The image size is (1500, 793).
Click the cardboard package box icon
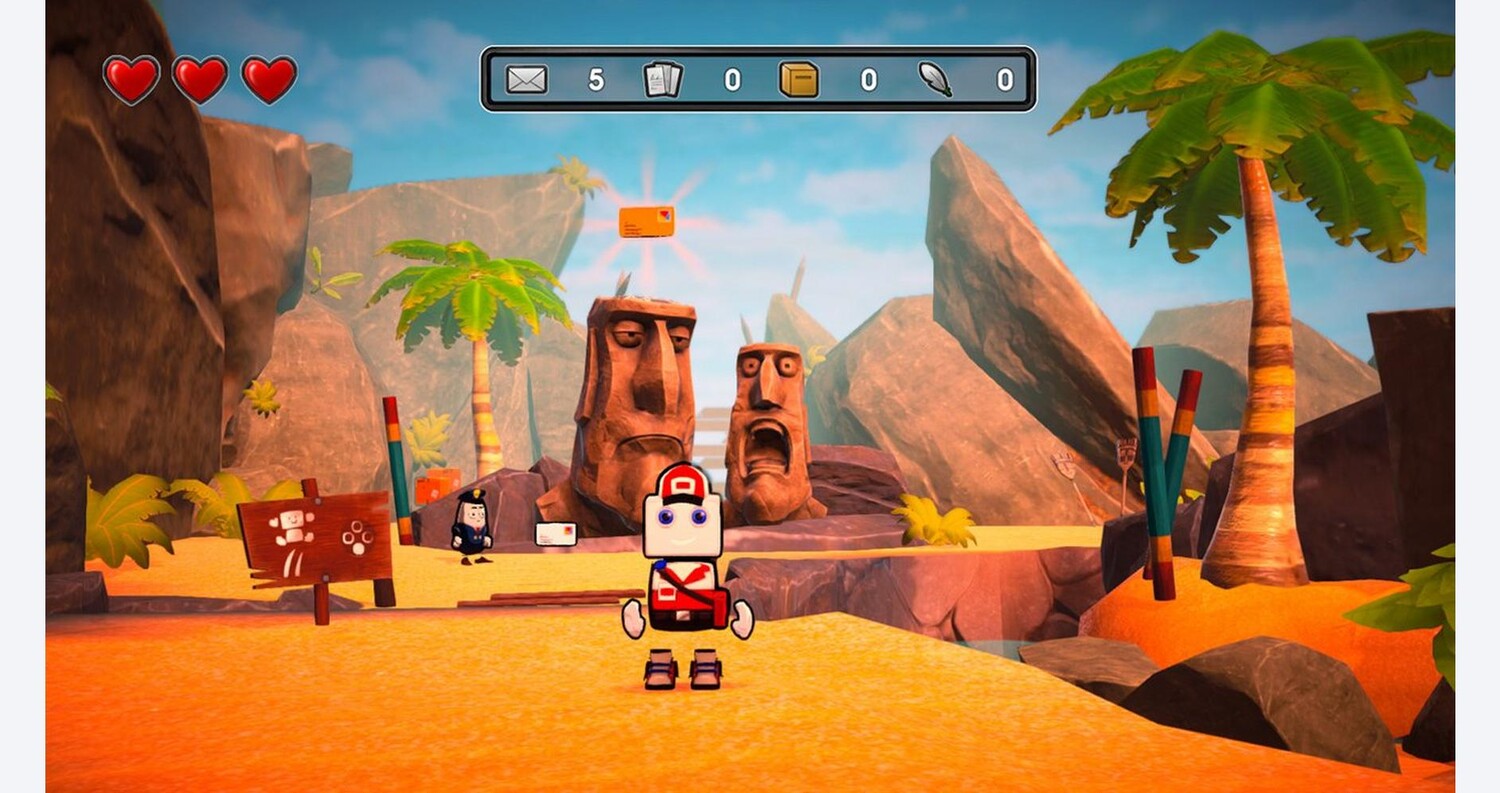799,79
